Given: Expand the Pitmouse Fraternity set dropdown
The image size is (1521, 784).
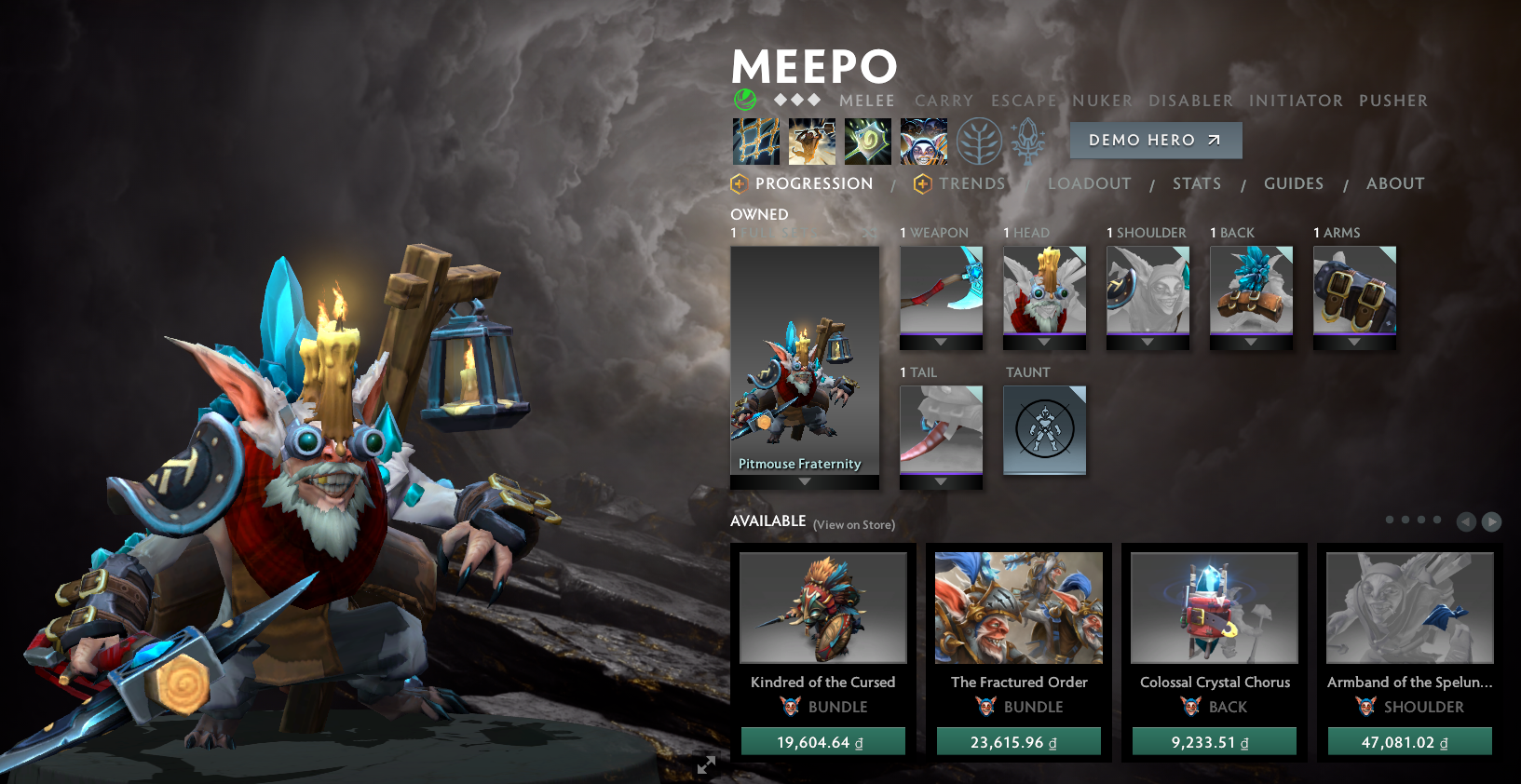Looking at the screenshot, I should pos(804,480).
